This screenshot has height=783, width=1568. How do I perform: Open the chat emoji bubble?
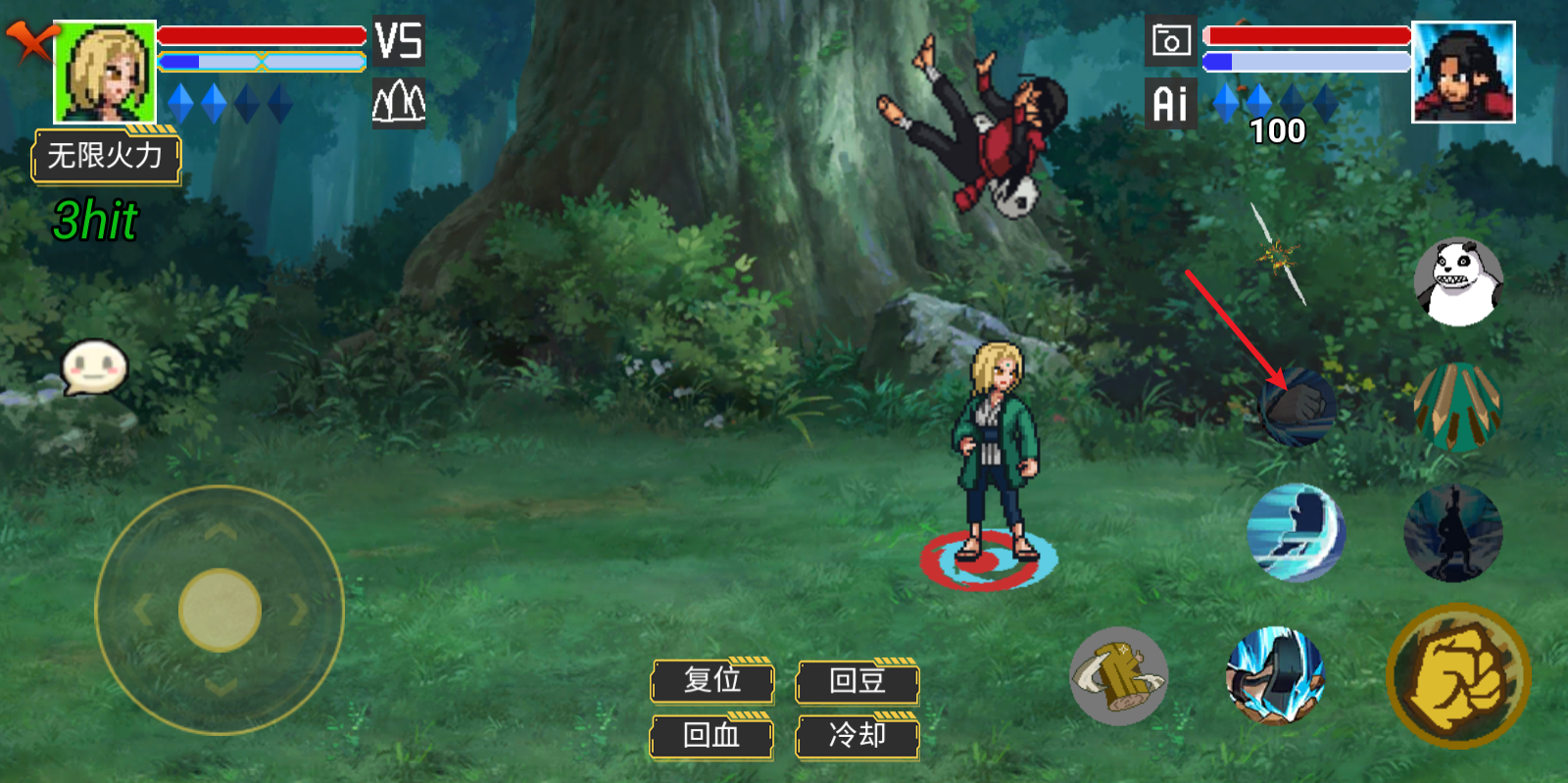point(94,367)
